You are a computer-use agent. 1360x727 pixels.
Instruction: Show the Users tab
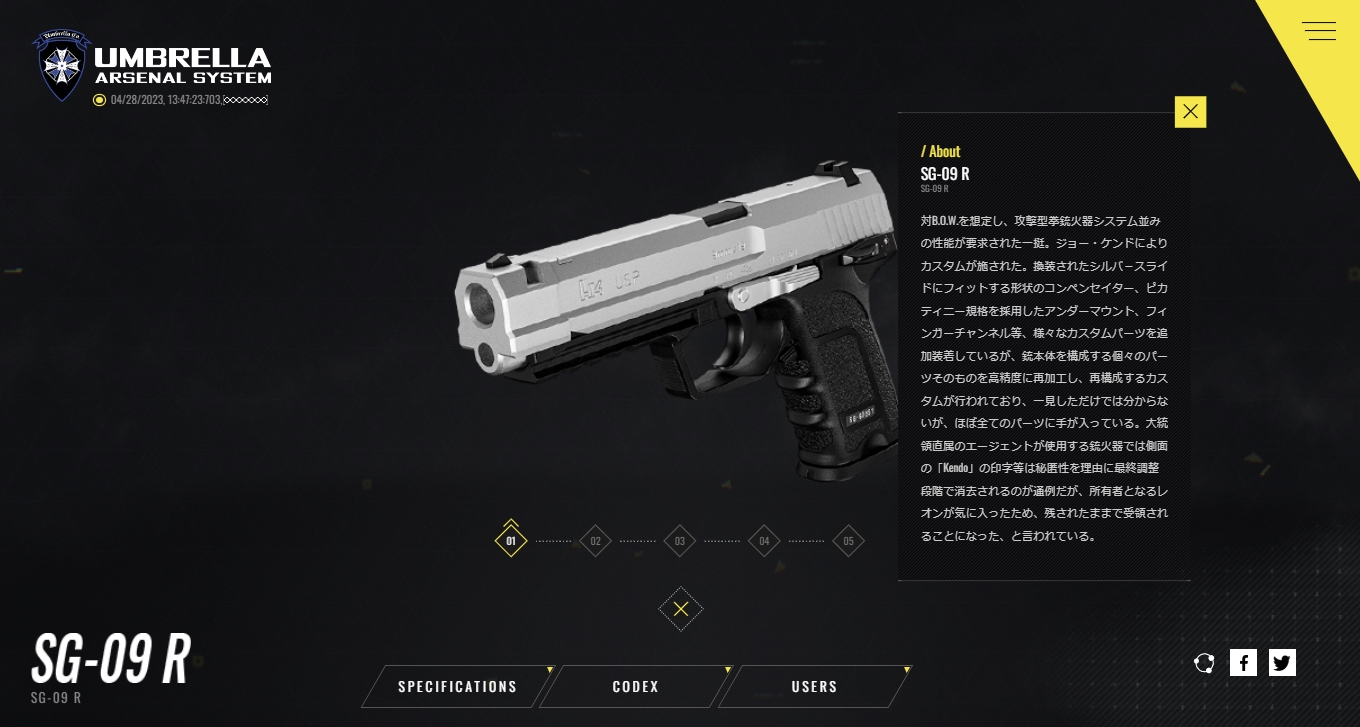(x=814, y=687)
